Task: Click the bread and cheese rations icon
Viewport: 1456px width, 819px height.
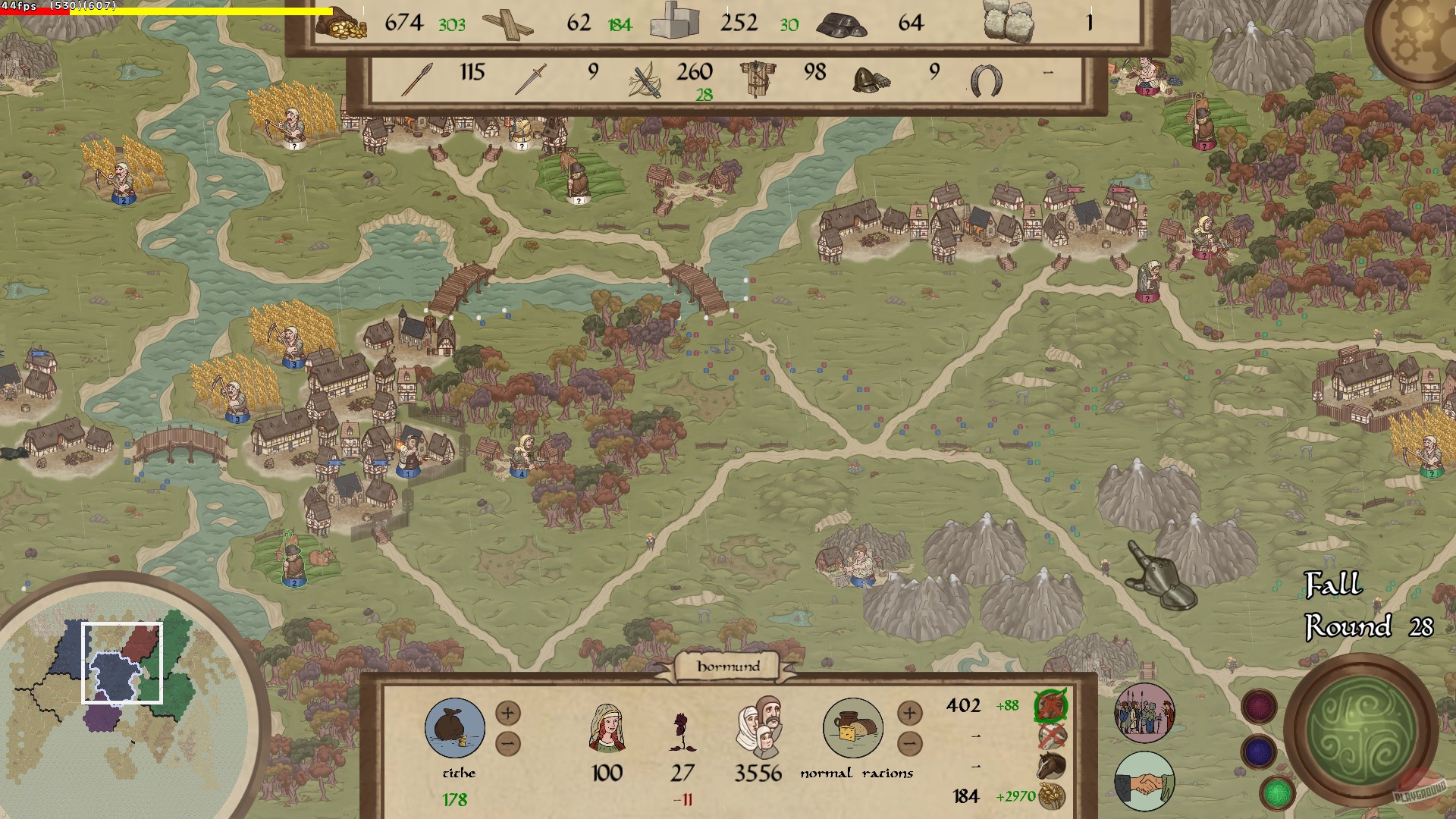Action: tap(853, 728)
